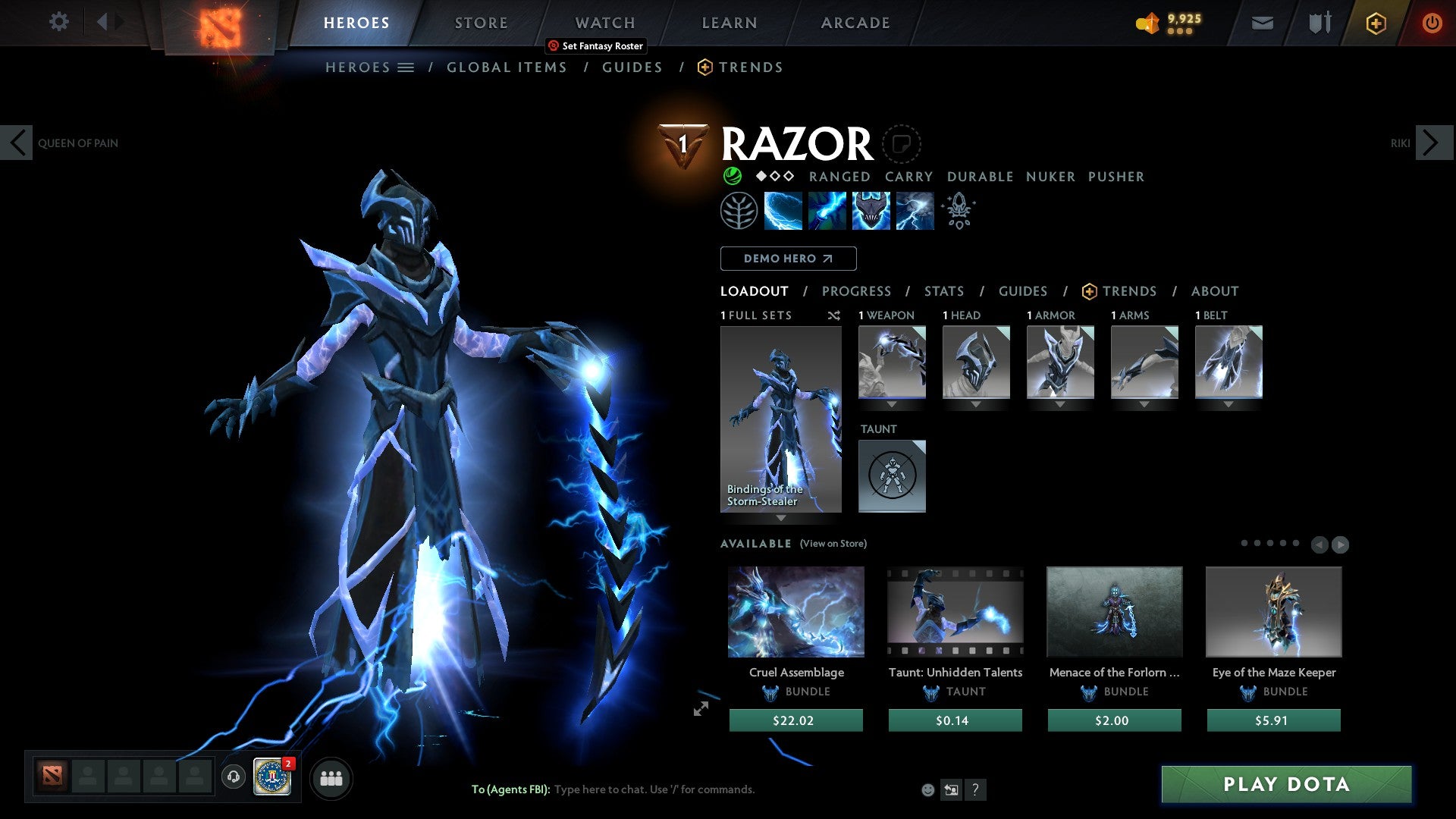1456x819 pixels.
Task: Toggle the green checkmark next to Razor
Action: pyautogui.click(x=732, y=176)
